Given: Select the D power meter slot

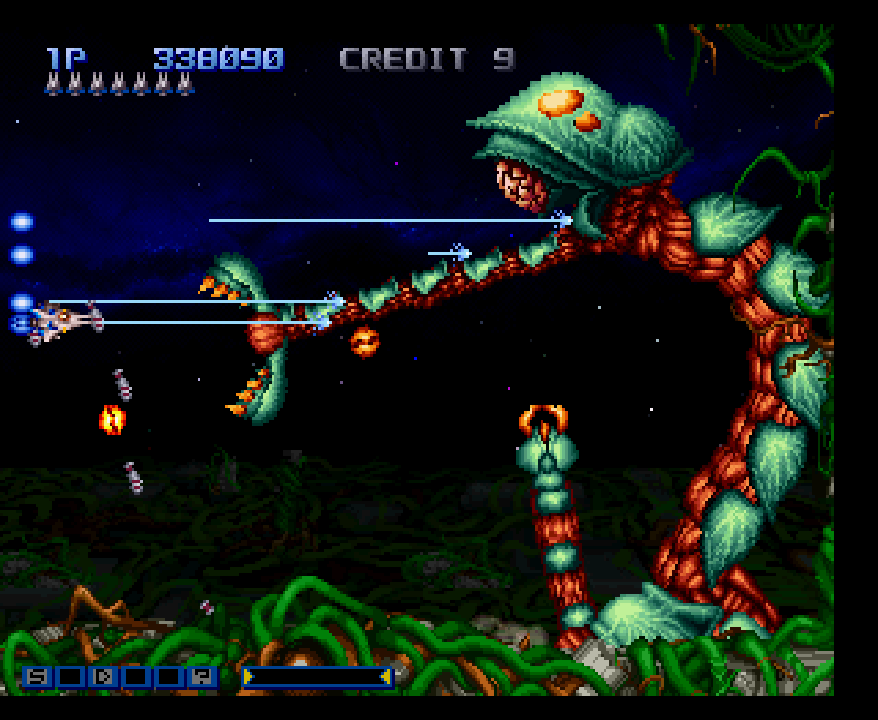Looking at the screenshot, I should click(103, 677).
